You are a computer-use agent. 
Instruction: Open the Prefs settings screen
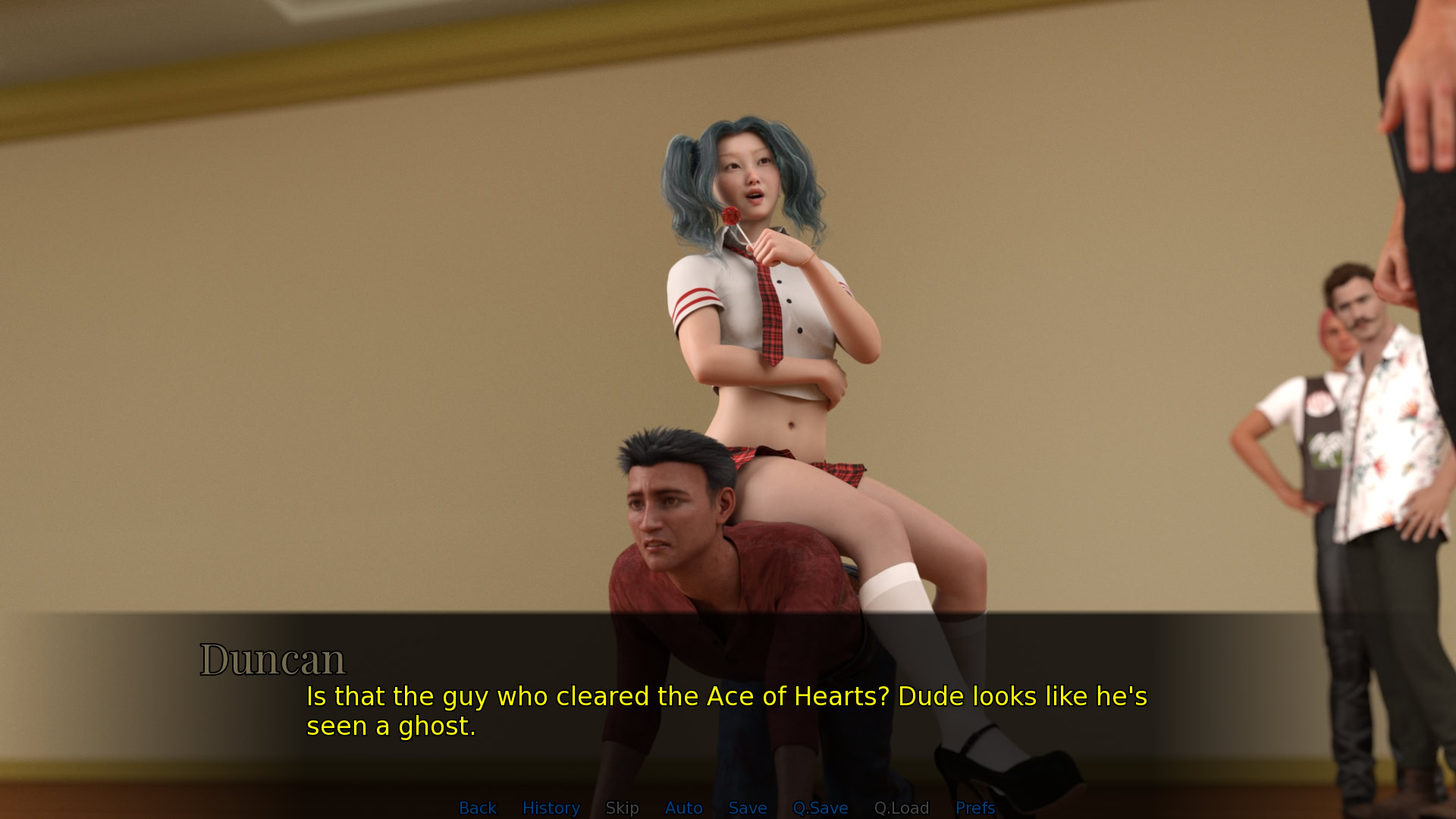[975, 808]
